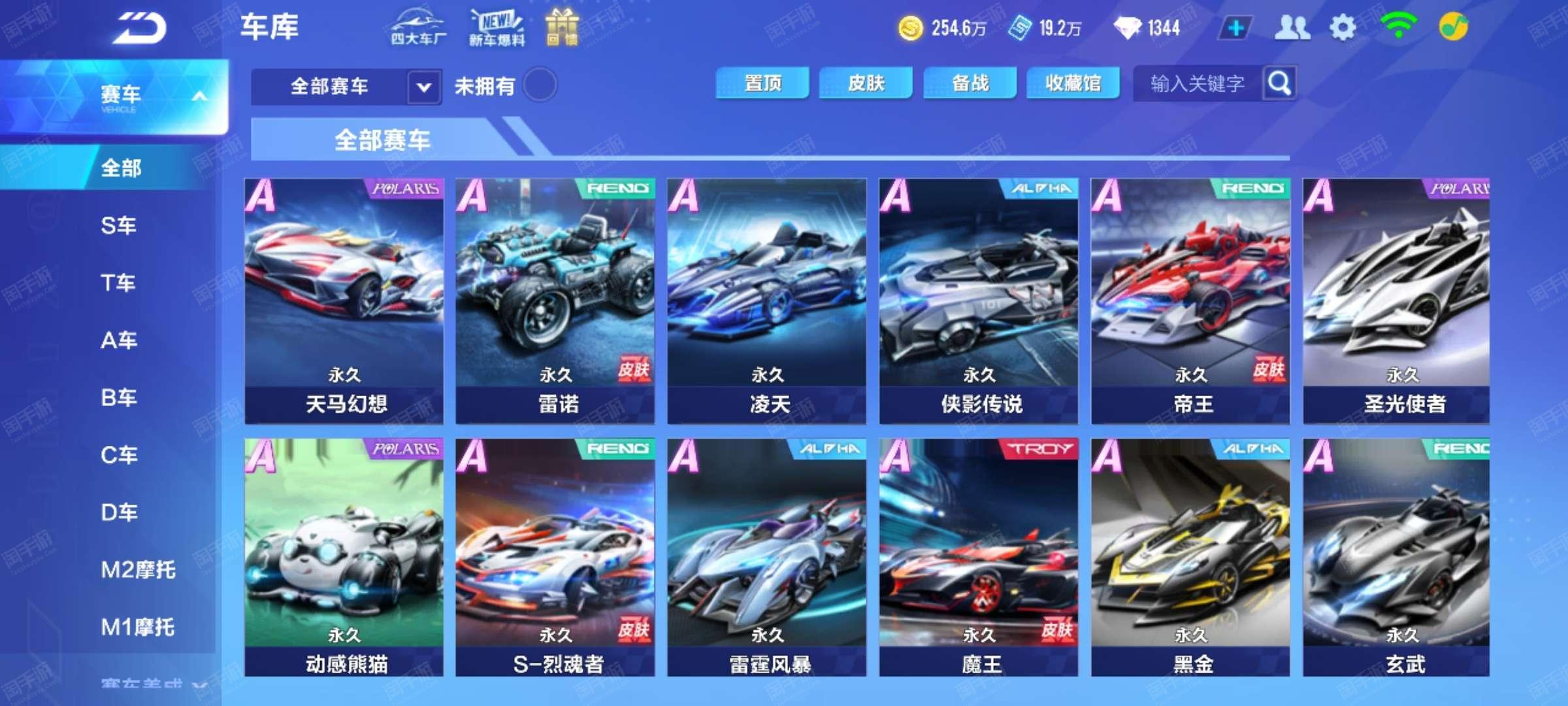Enable the 皮肤 skin filter button
Screen dimensions: 1568x706
[x=866, y=82]
